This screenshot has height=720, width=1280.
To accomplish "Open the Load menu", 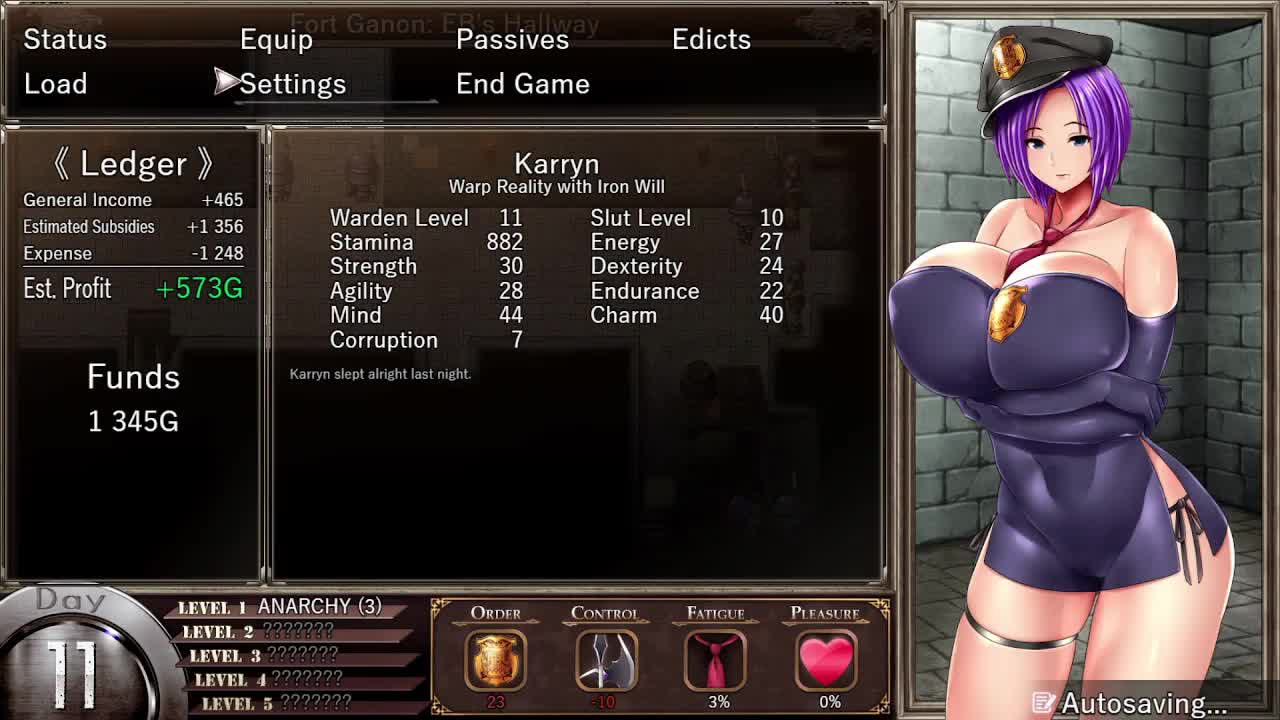I will point(56,84).
